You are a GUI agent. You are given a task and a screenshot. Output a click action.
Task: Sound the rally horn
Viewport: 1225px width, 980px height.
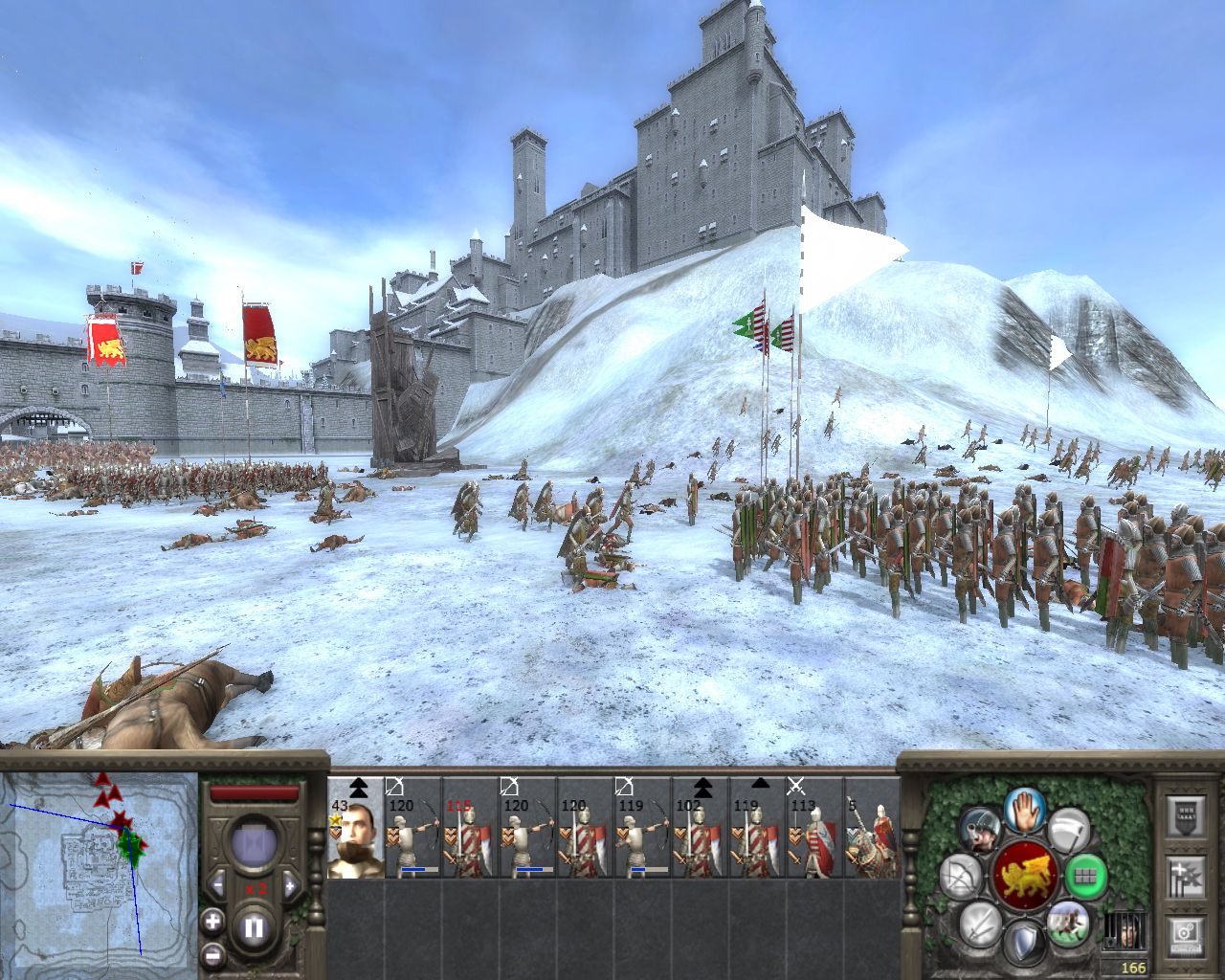[979, 829]
